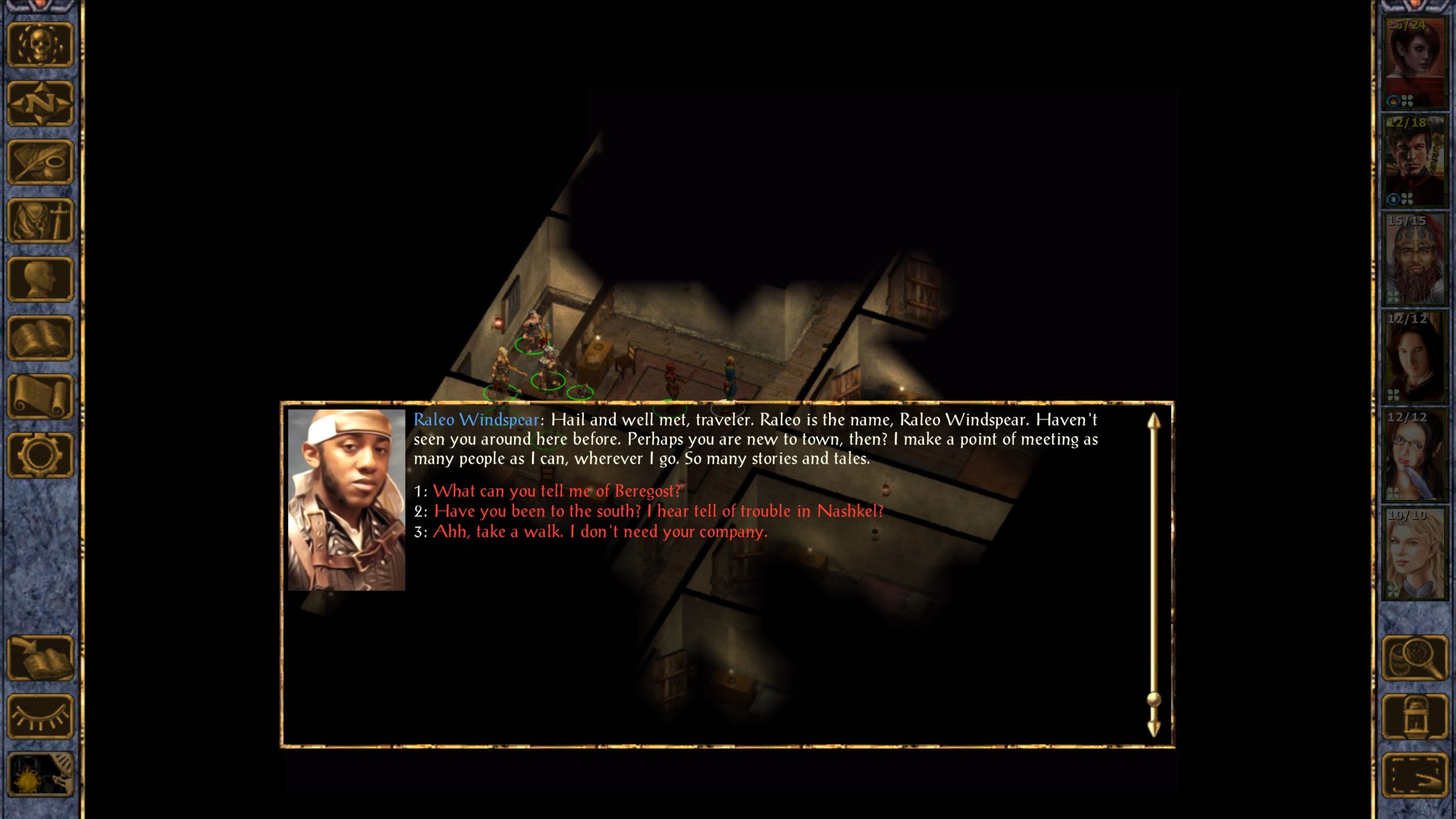Open the mage spellbook book icon
The image size is (1456, 819).
[40, 338]
